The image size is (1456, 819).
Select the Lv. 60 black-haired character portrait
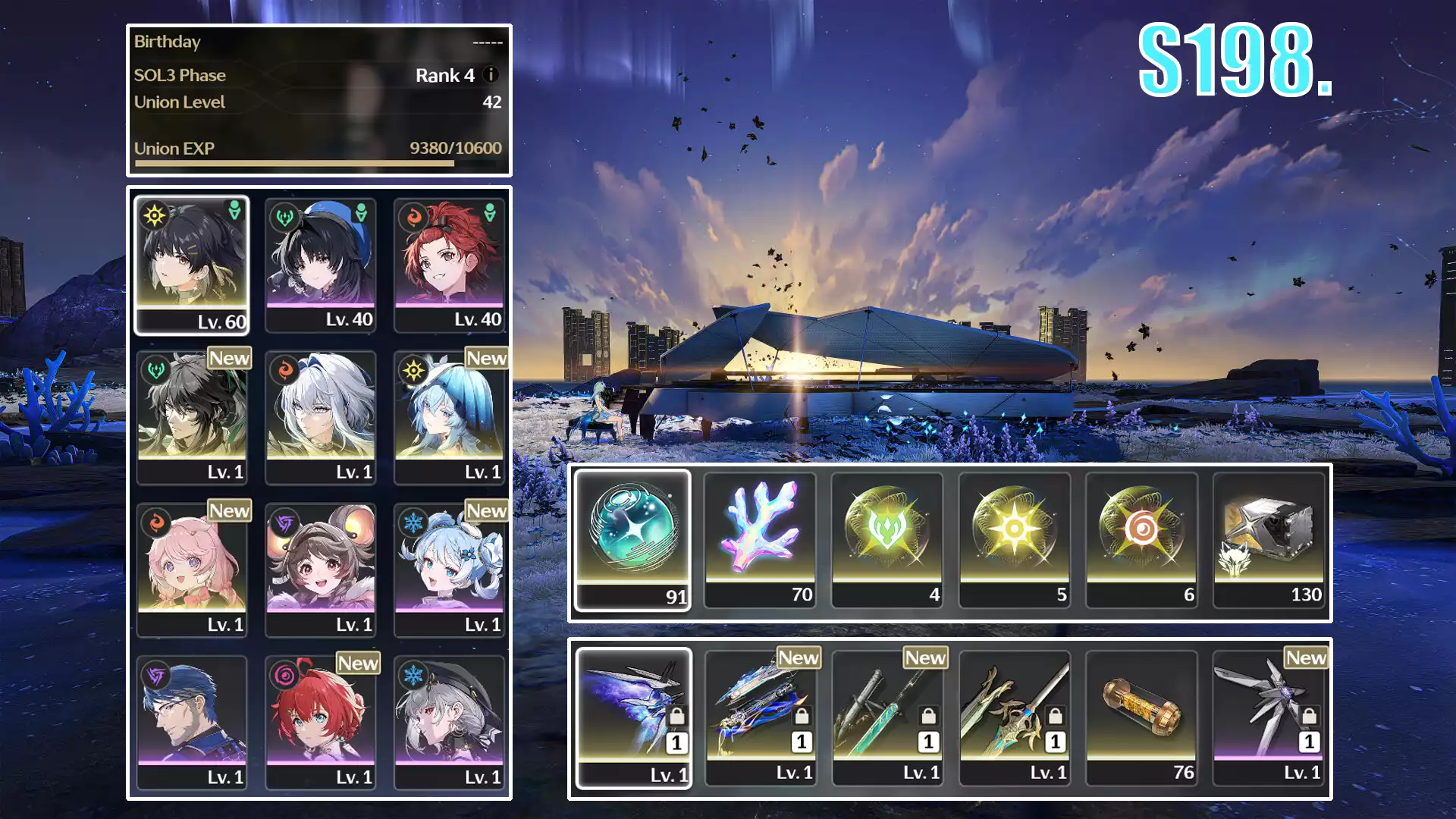click(x=192, y=265)
